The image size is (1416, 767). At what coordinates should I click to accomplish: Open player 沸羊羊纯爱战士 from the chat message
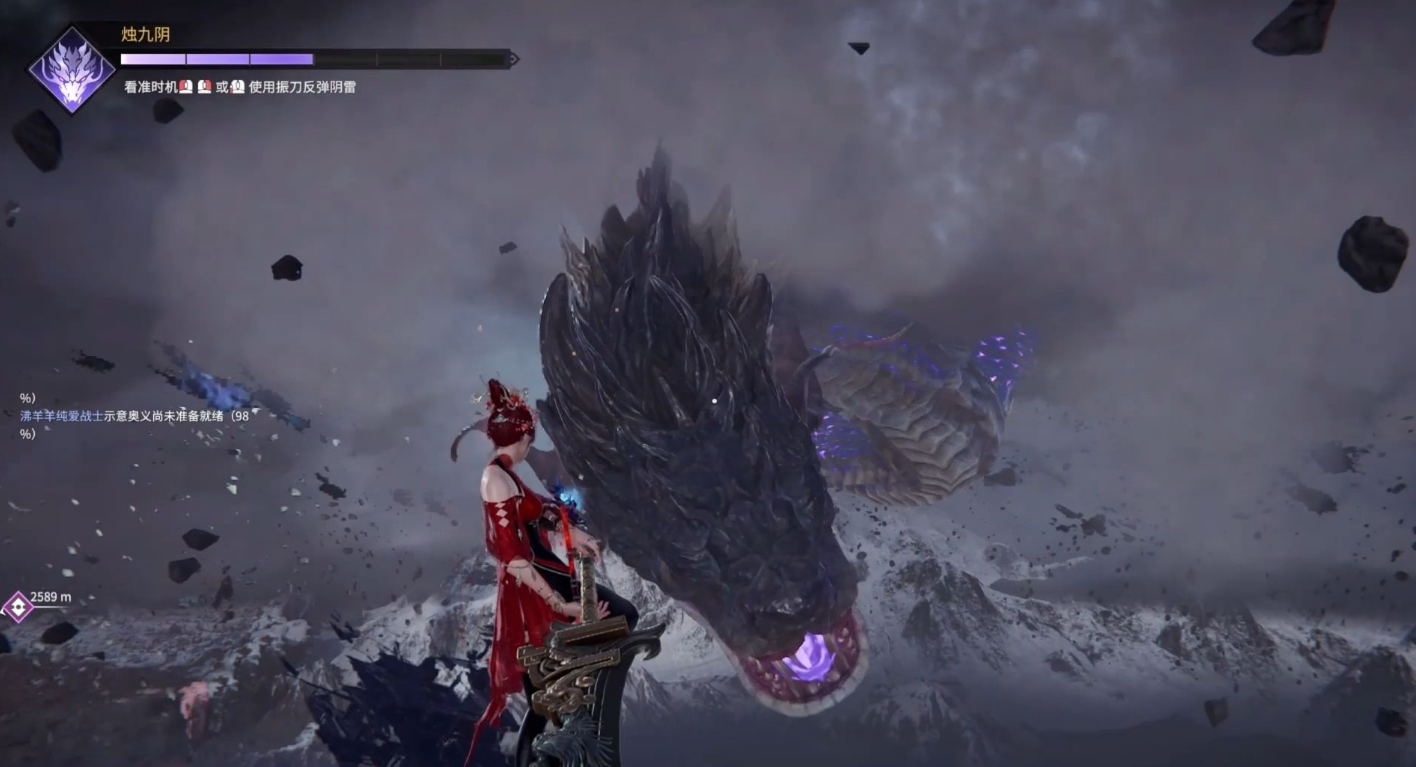click(x=61, y=416)
